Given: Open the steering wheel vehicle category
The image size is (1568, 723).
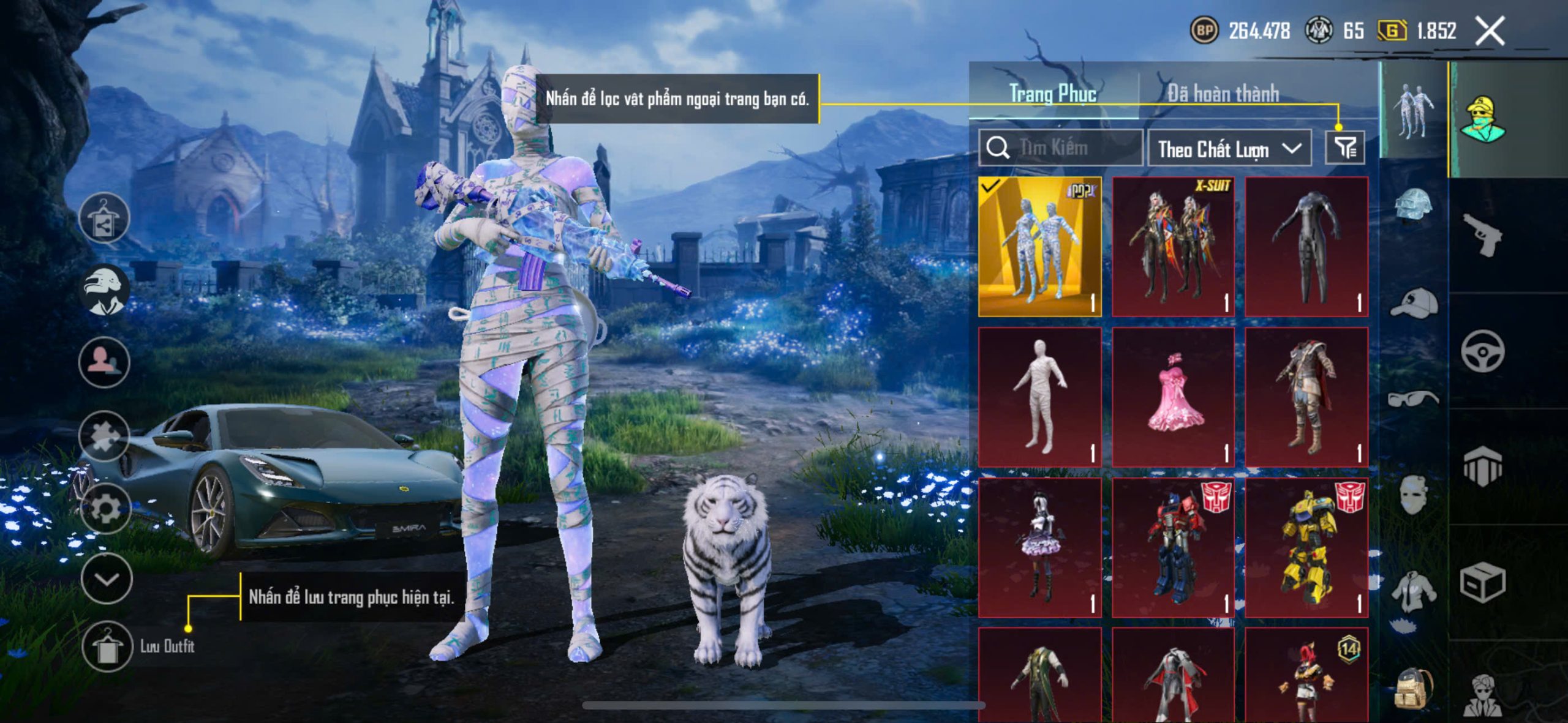Looking at the screenshot, I should tap(1482, 351).
